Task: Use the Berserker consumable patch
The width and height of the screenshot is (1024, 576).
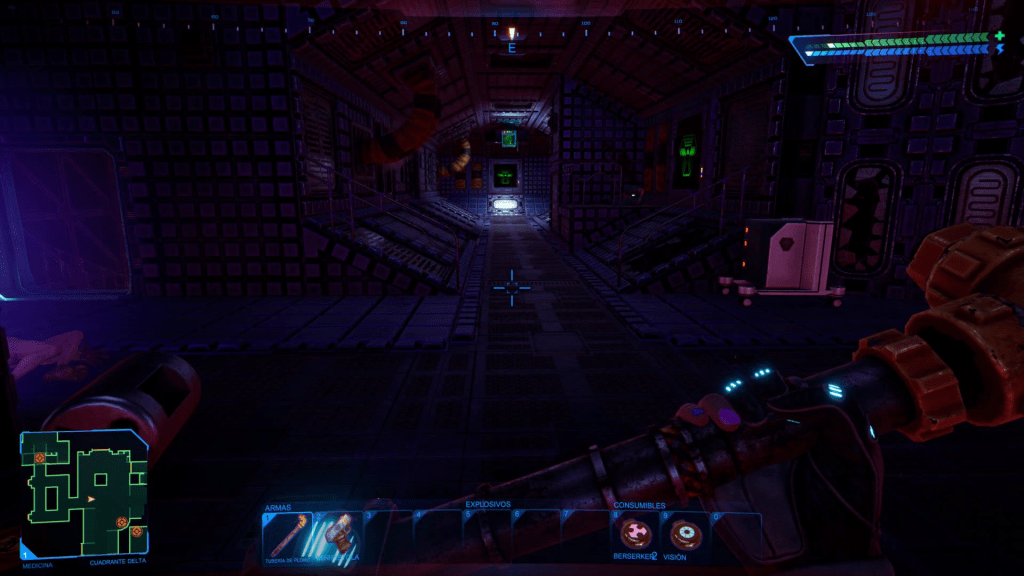Action: tap(635, 535)
